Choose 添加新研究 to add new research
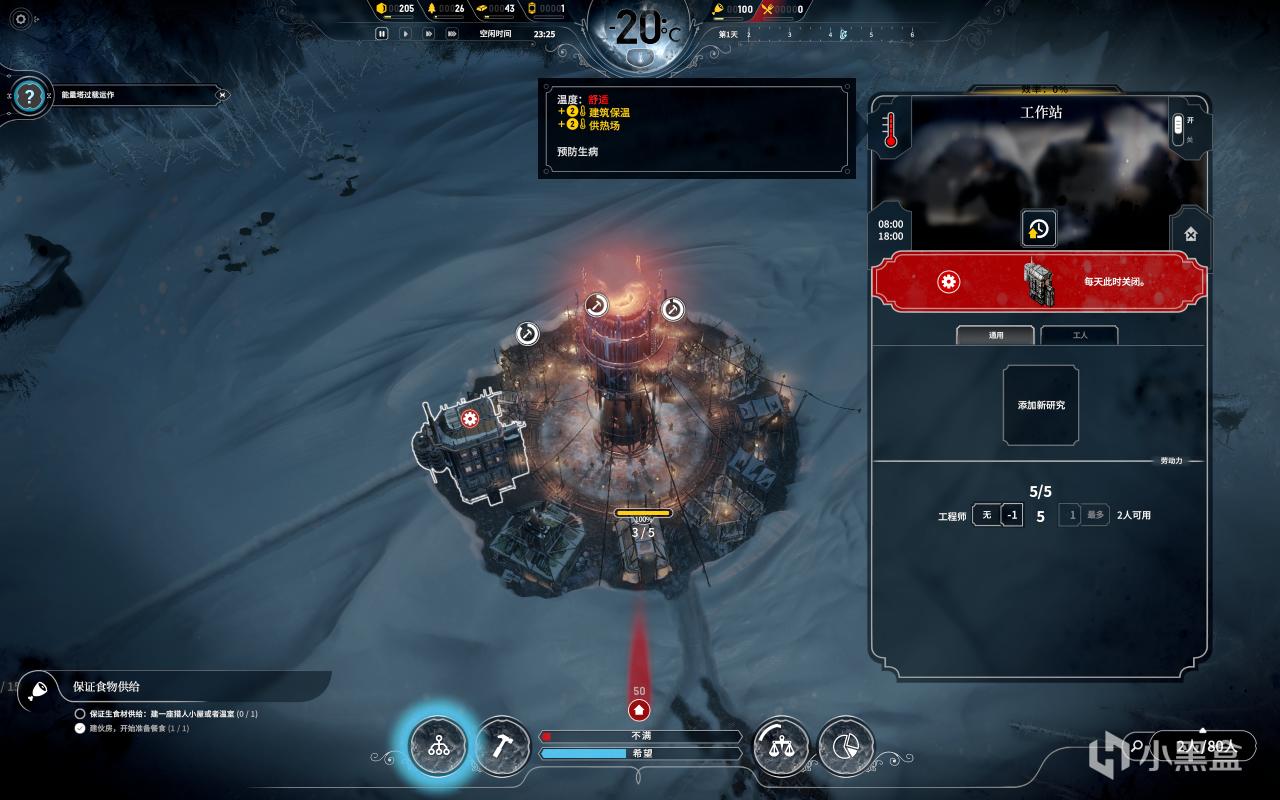 tap(1041, 405)
